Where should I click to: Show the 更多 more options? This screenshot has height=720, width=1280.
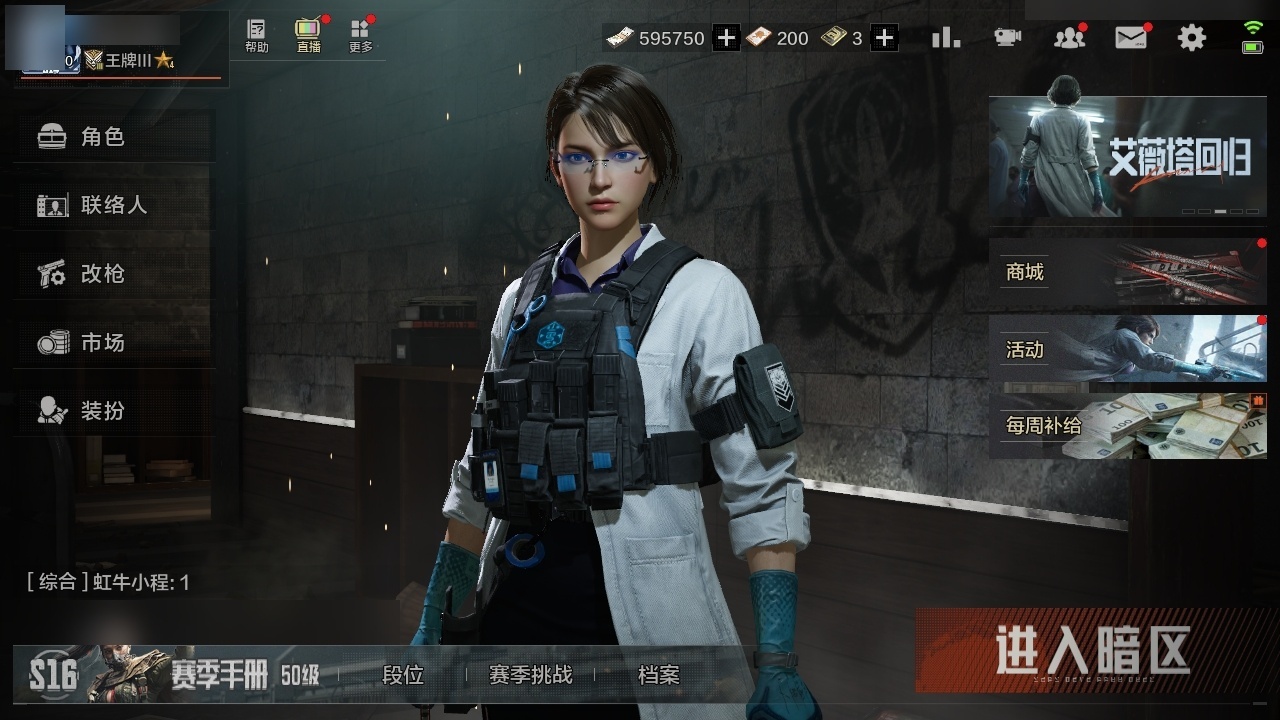click(x=361, y=36)
